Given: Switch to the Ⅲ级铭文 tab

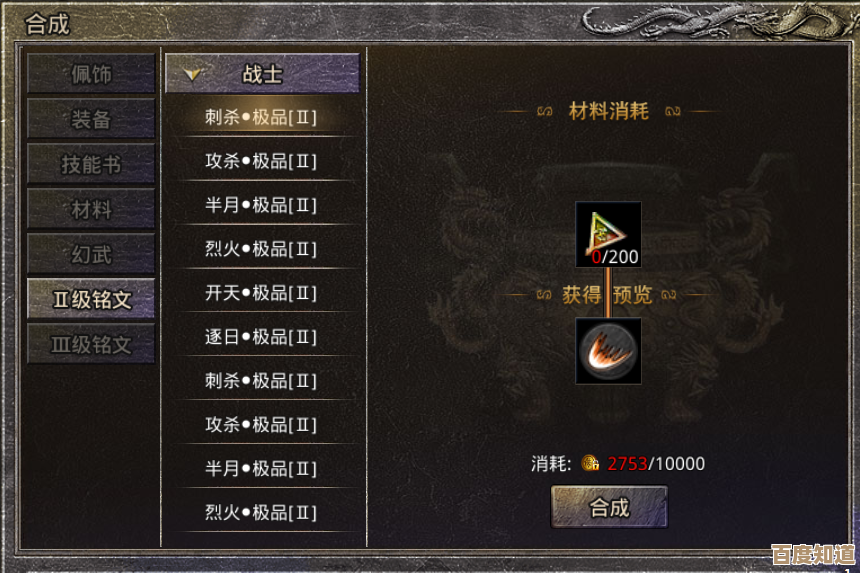Looking at the screenshot, I should [91, 344].
